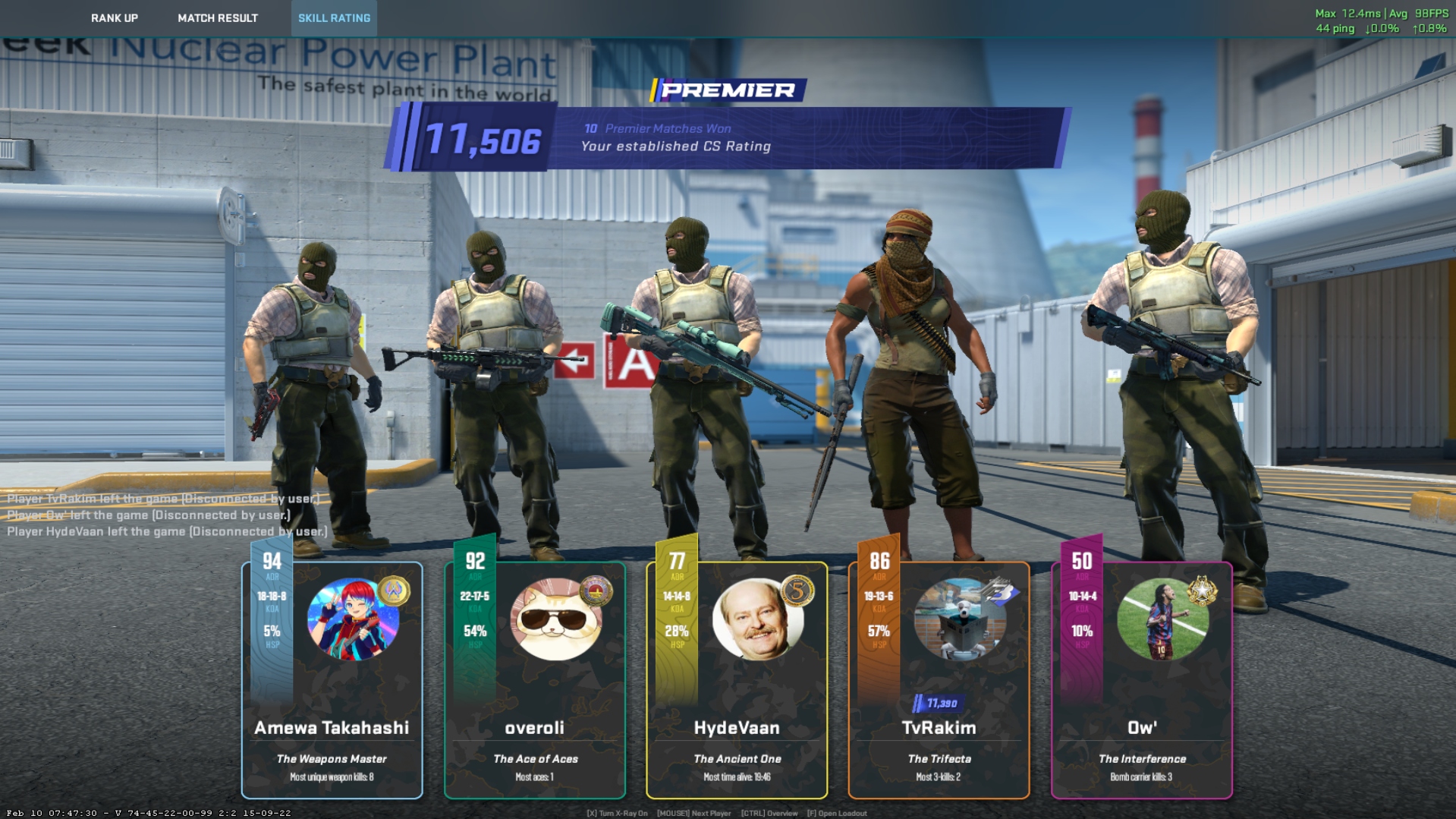Switch to the Rank Up tab
Image resolution: width=1456 pixels, height=819 pixels.
click(x=115, y=18)
